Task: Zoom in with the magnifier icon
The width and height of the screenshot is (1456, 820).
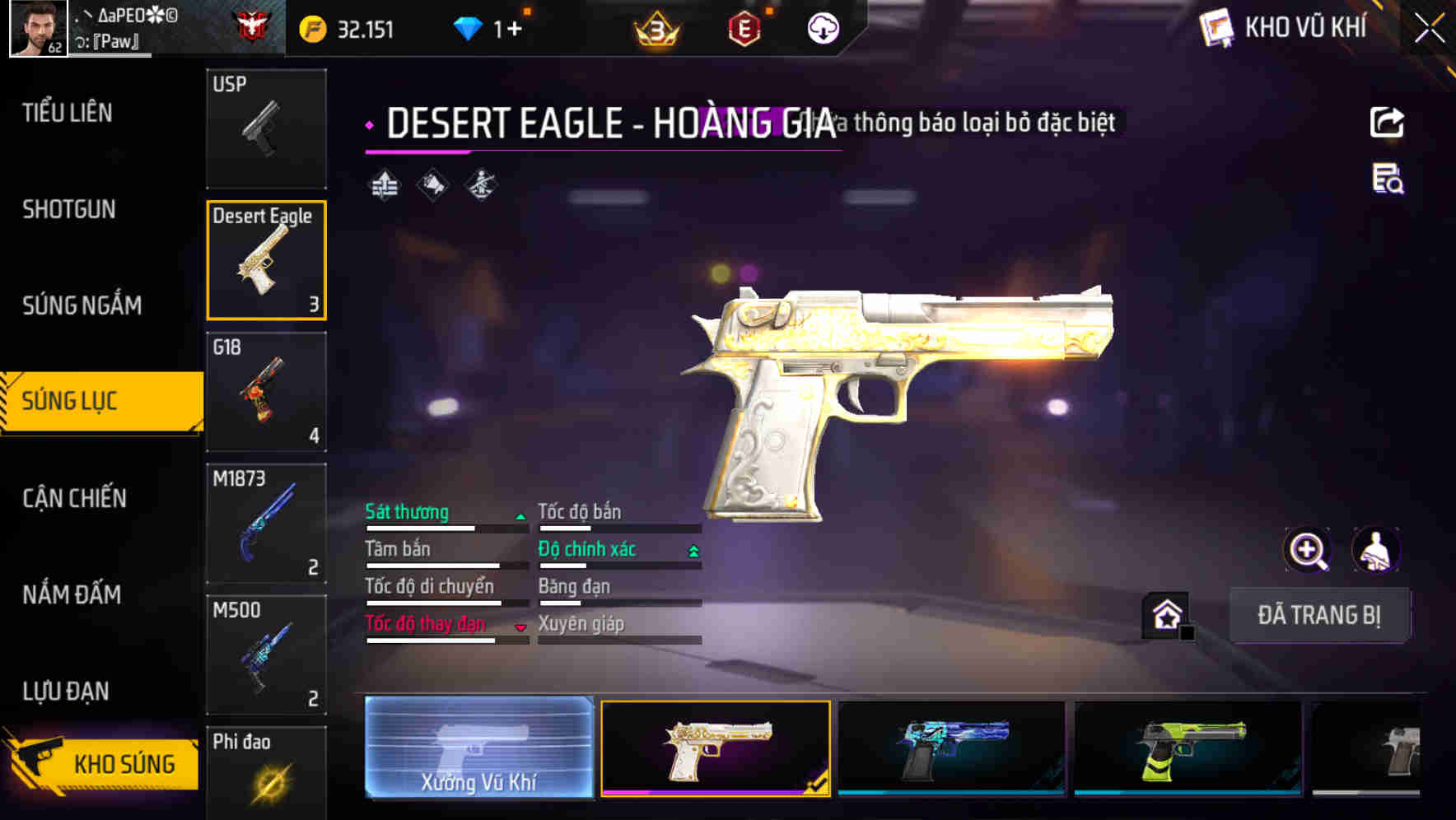Action: click(1307, 550)
